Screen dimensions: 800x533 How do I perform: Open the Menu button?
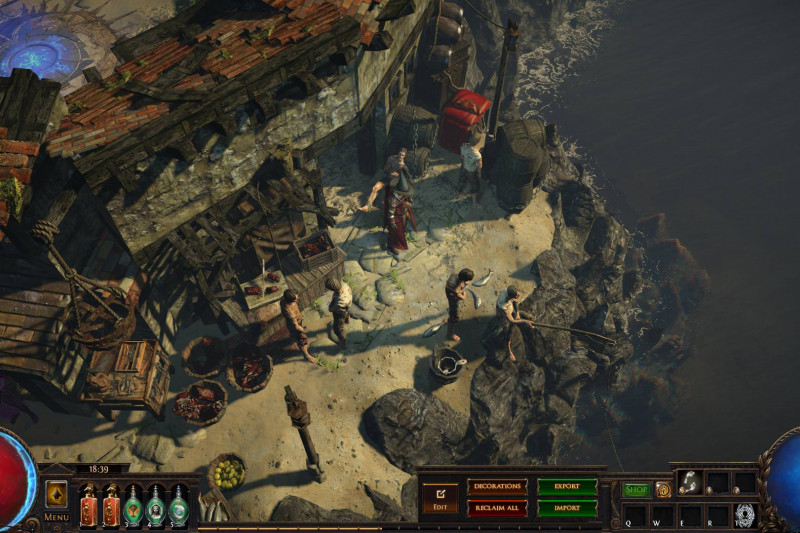pos(56,517)
